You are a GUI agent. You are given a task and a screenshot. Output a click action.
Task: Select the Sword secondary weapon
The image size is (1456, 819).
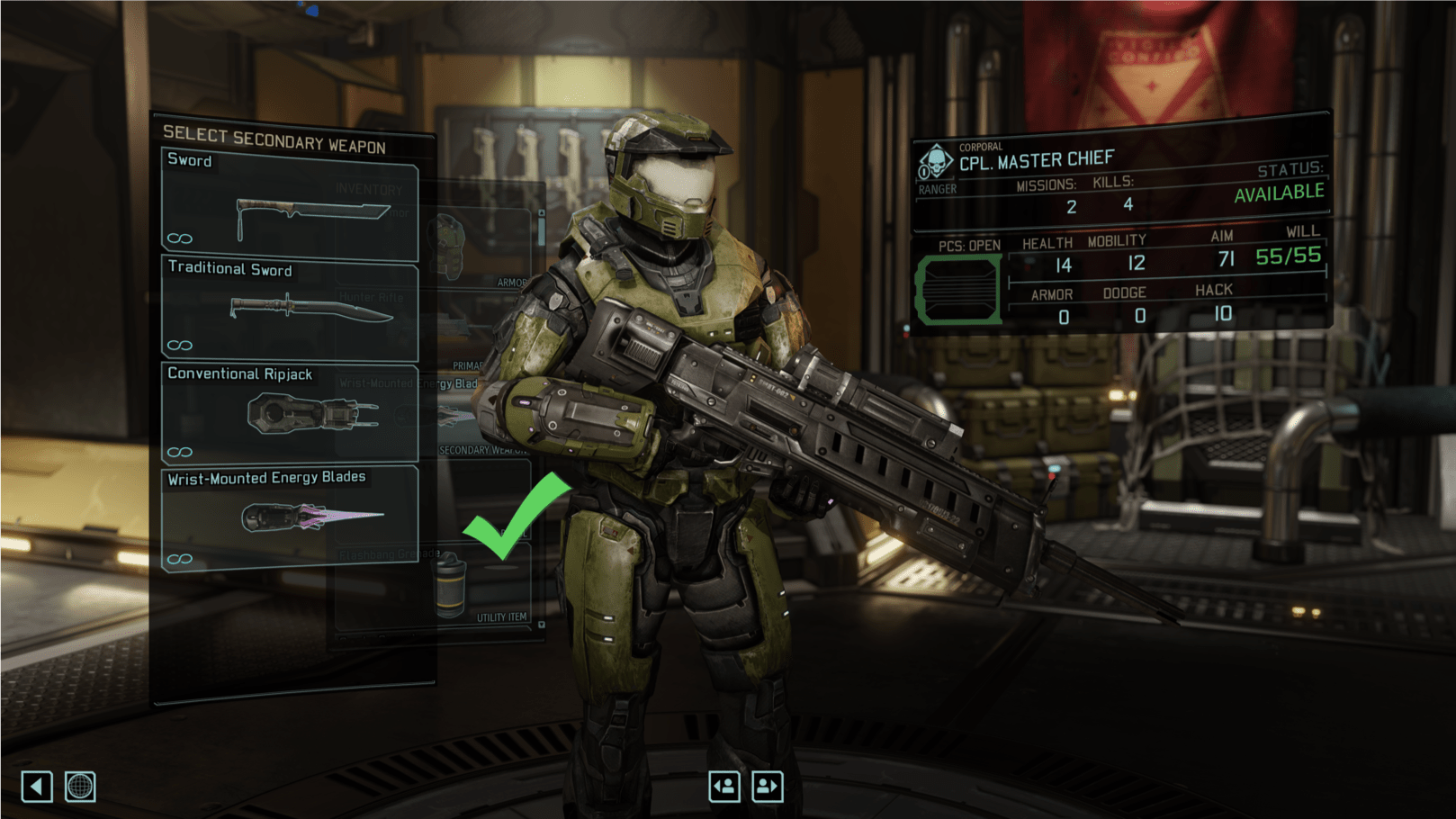click(x=290, y=204)
